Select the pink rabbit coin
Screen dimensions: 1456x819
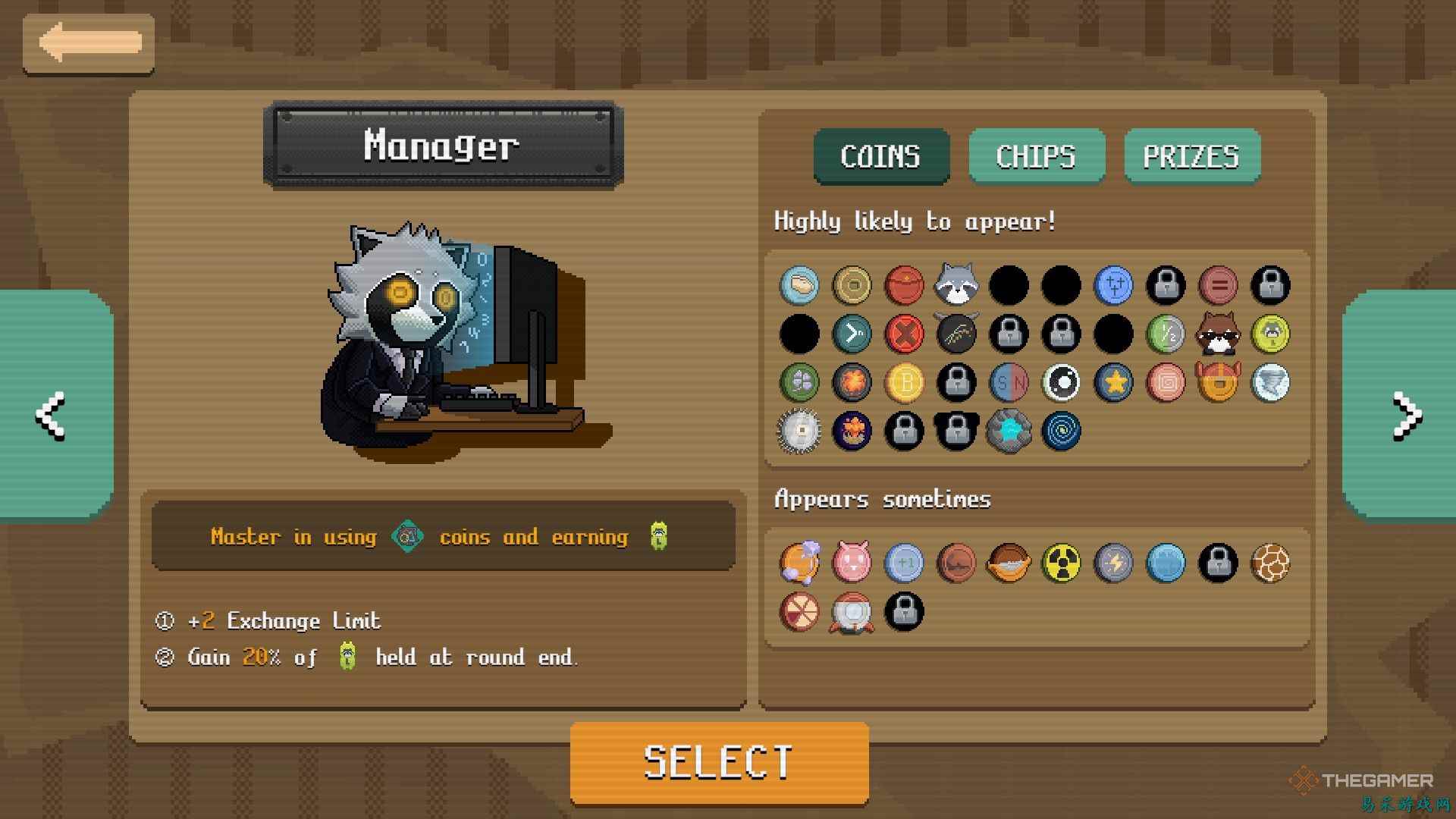pos(852,563)
